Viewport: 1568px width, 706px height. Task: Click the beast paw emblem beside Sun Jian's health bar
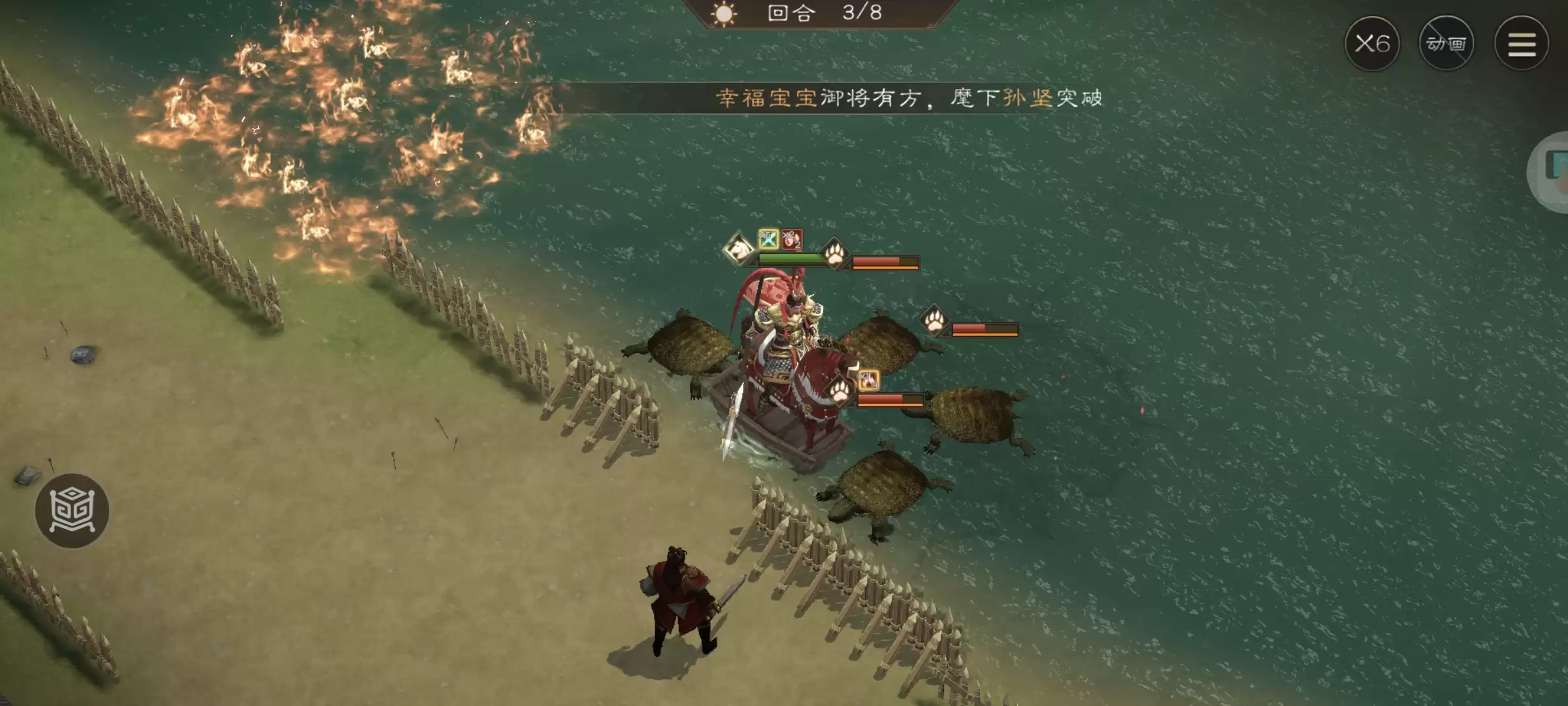(834, 257)
